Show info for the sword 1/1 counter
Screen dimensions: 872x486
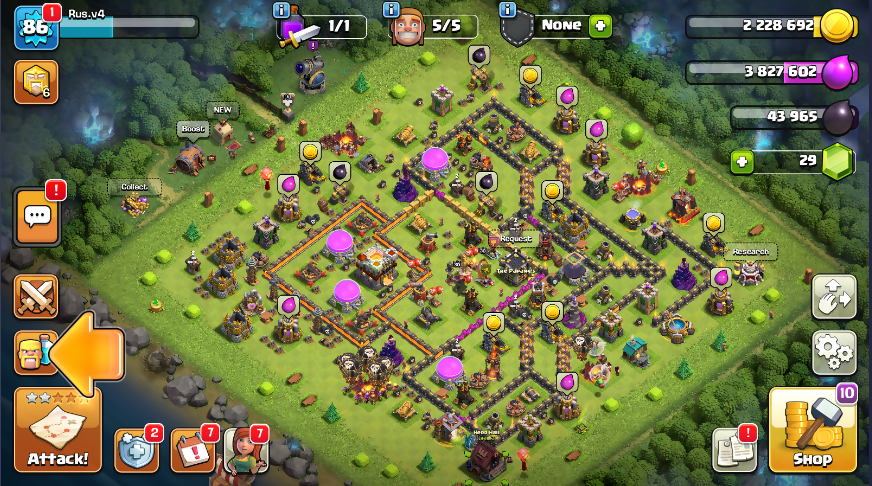point(283,9)
